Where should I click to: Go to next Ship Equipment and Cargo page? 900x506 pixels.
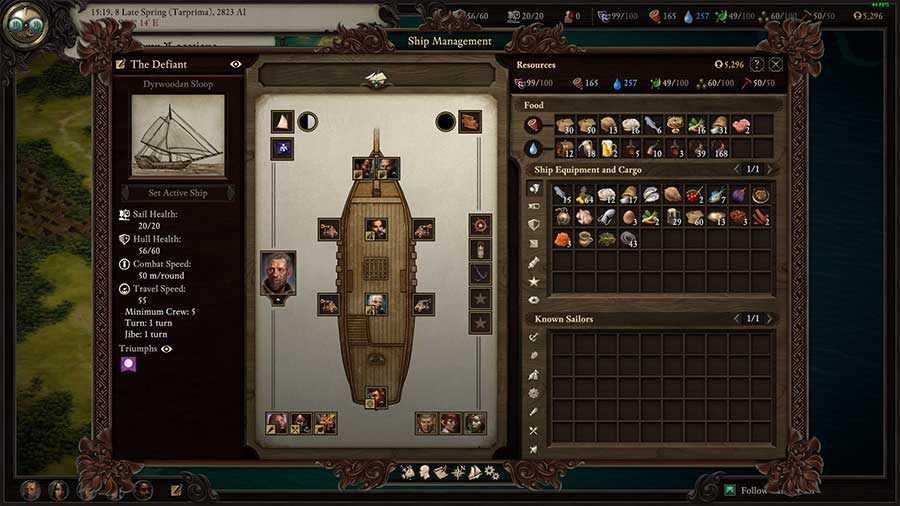768,169
